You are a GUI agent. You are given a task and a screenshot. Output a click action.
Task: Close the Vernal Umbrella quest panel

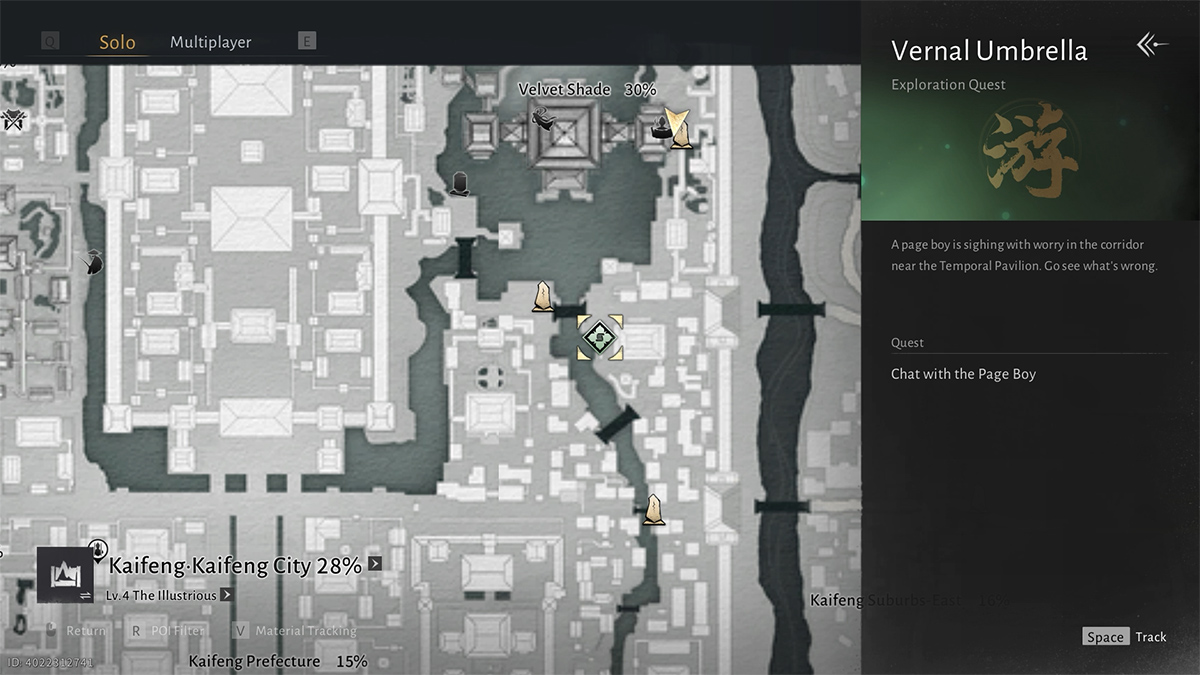pyautogui.click(x=1152, y=45)
